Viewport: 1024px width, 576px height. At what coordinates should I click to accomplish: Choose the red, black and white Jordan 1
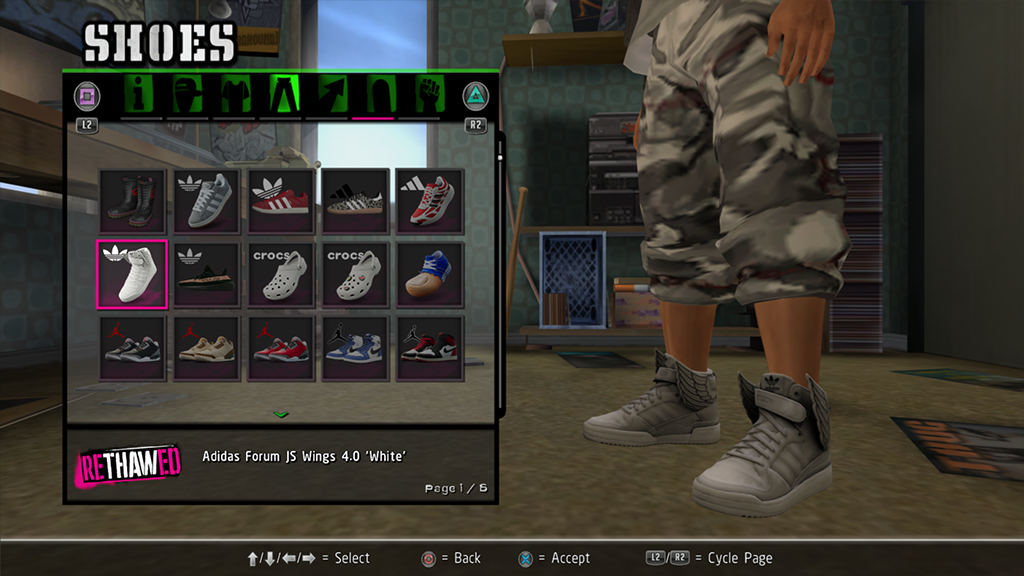pos(429,348)
